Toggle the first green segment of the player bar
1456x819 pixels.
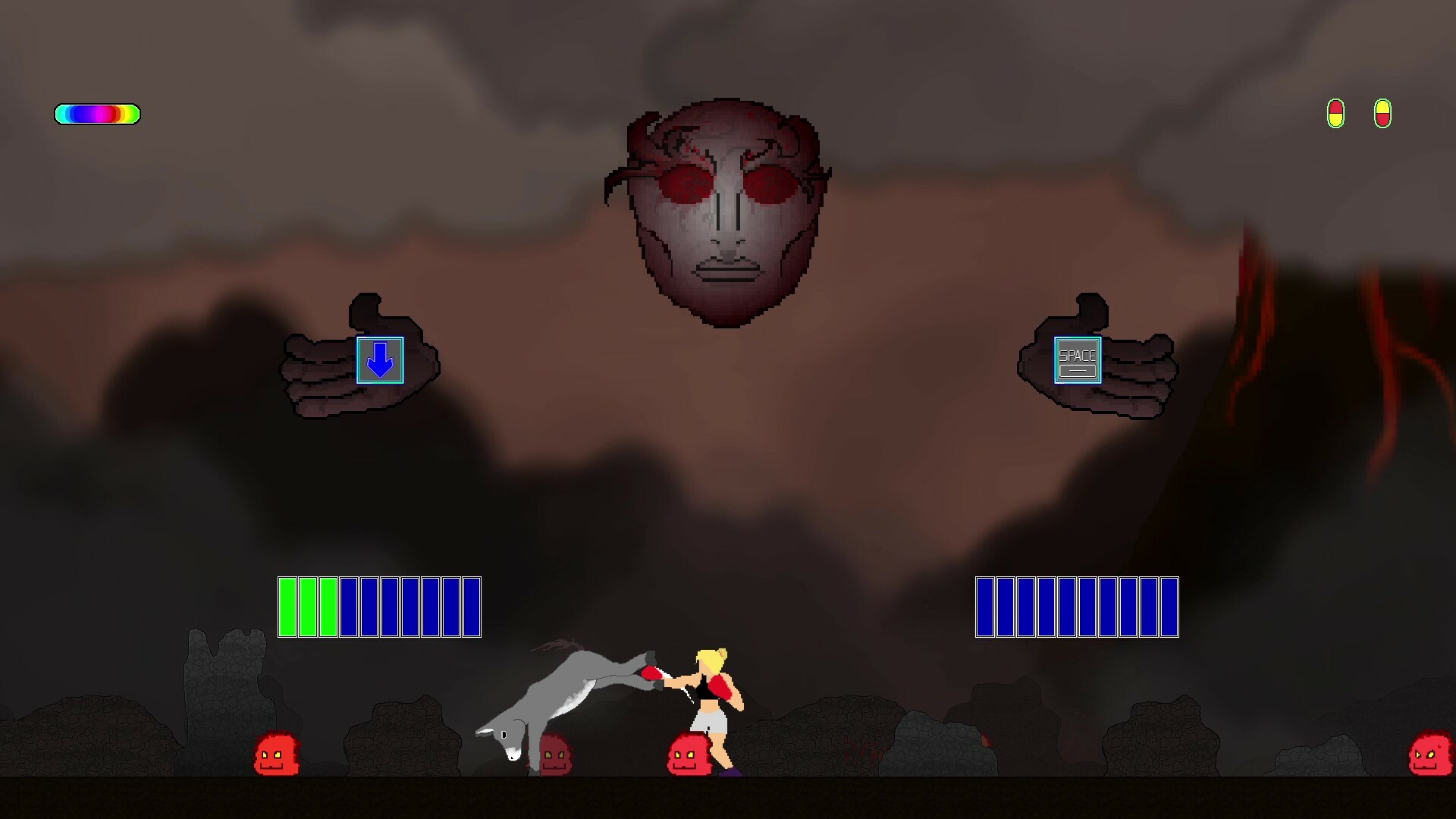287,607
